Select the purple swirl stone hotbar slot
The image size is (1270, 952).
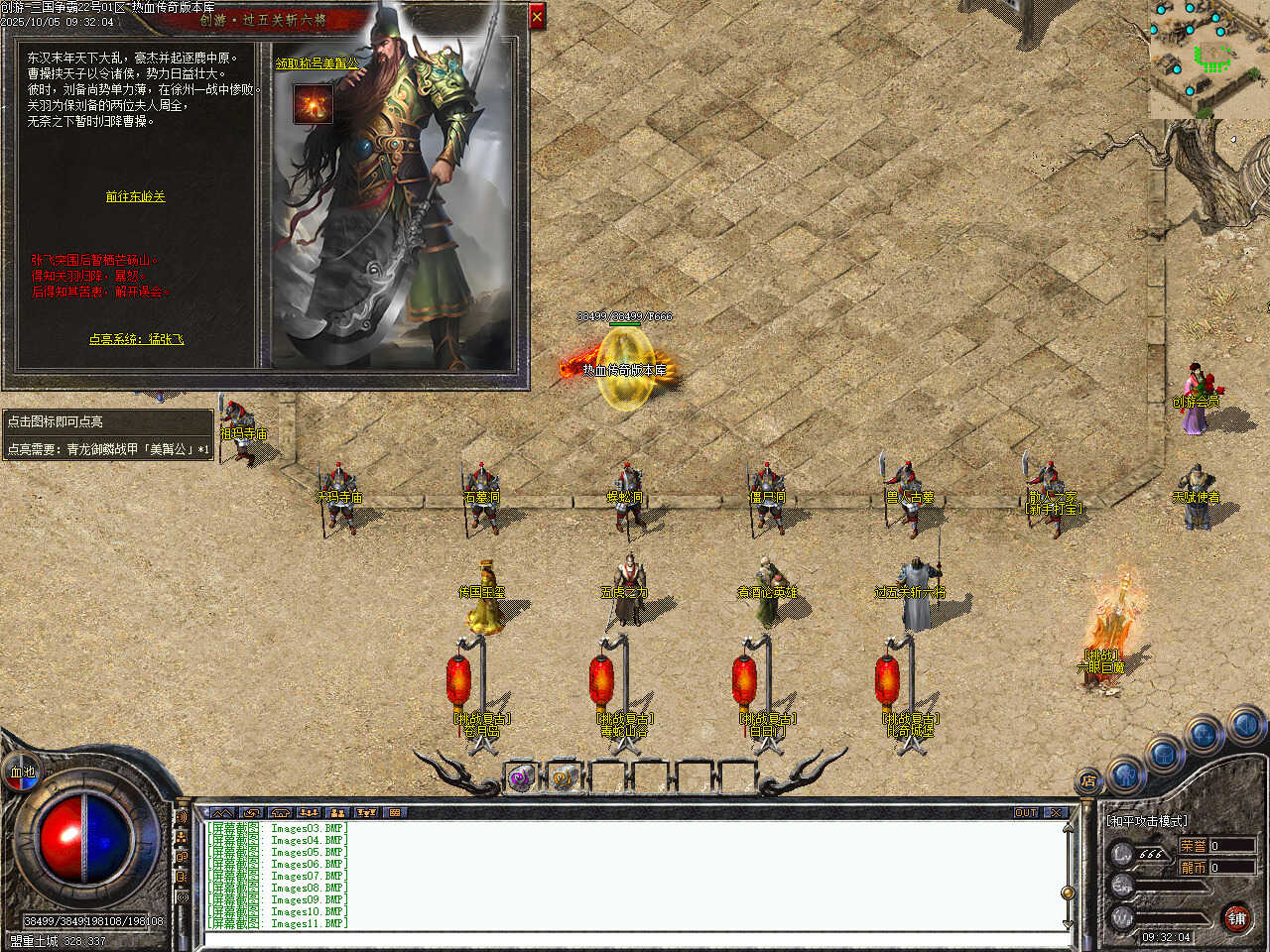(x=521, y=778)
